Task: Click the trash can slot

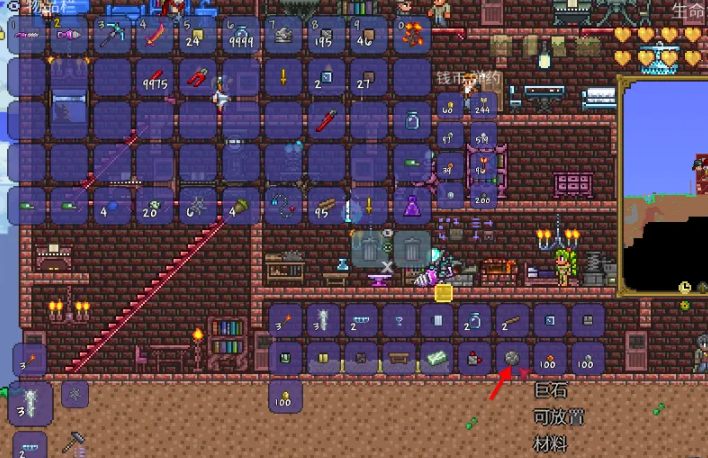Action: [411, 247]
